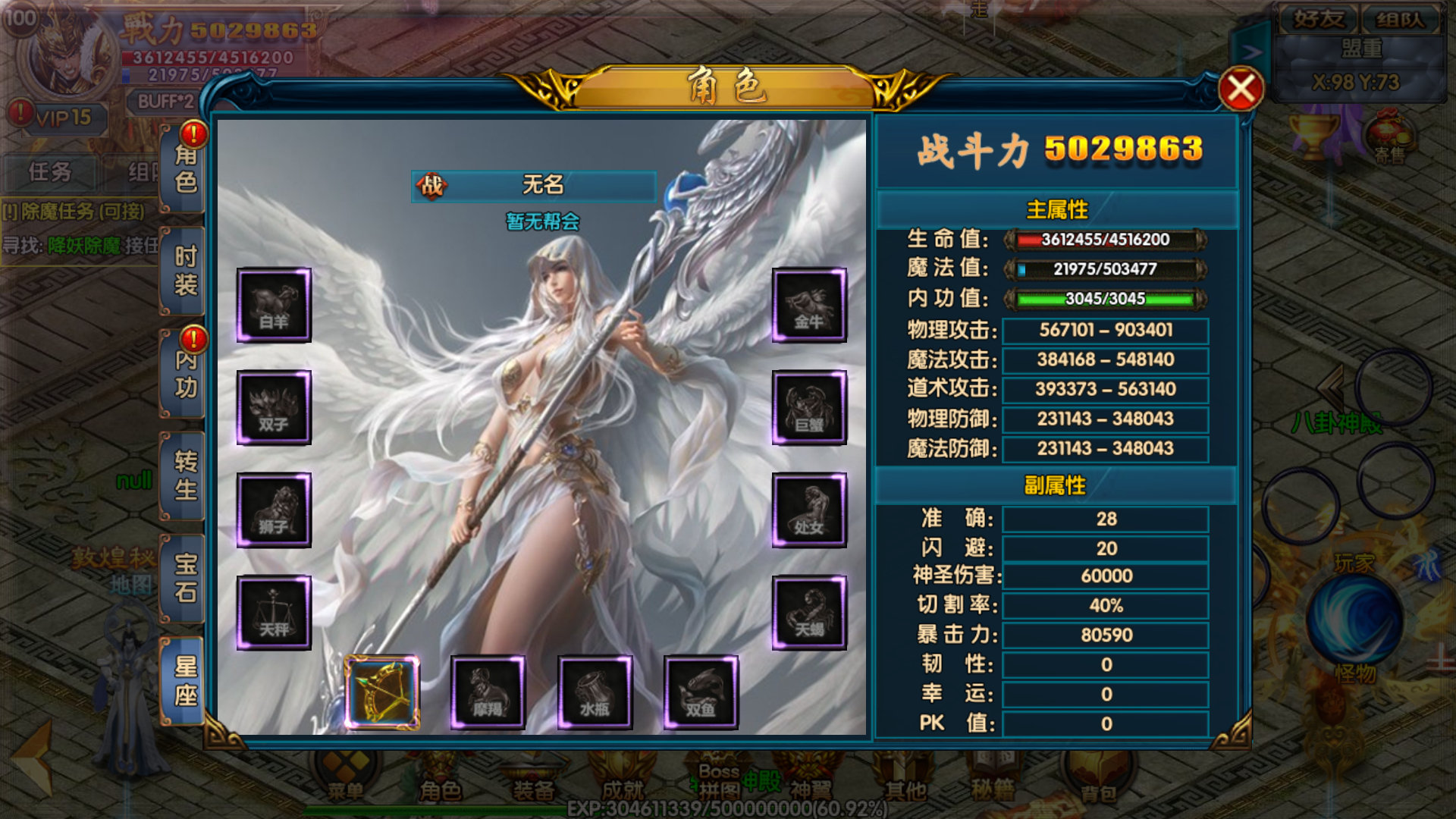Open the VIP 15 badge
This screenshot has height=819, width=1456.
tap(62, 118)
